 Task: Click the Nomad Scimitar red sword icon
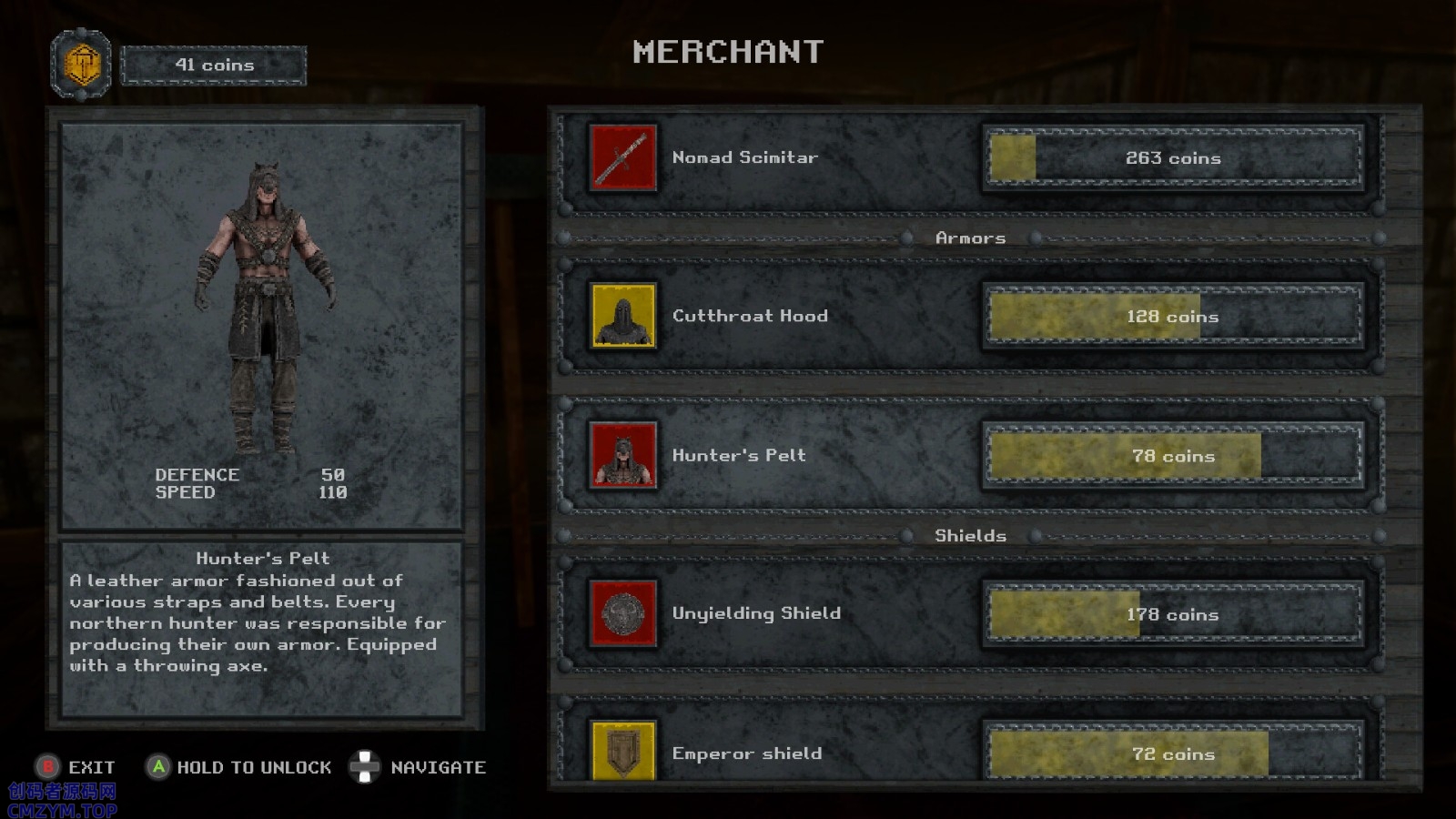tap(622, 157)
